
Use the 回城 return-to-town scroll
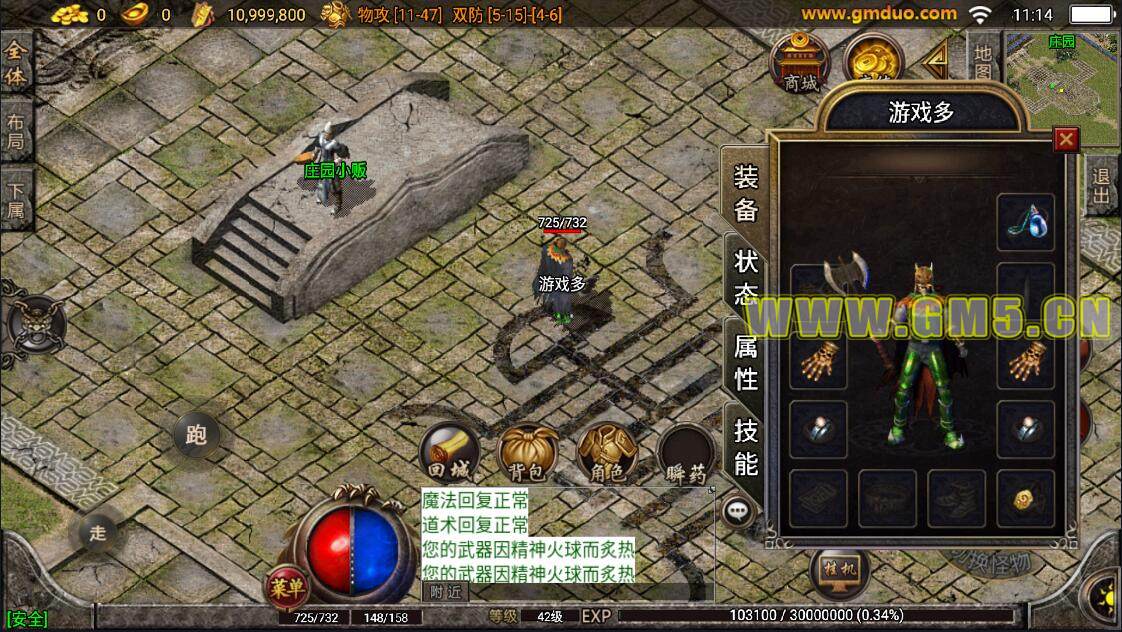coord(449,453)
